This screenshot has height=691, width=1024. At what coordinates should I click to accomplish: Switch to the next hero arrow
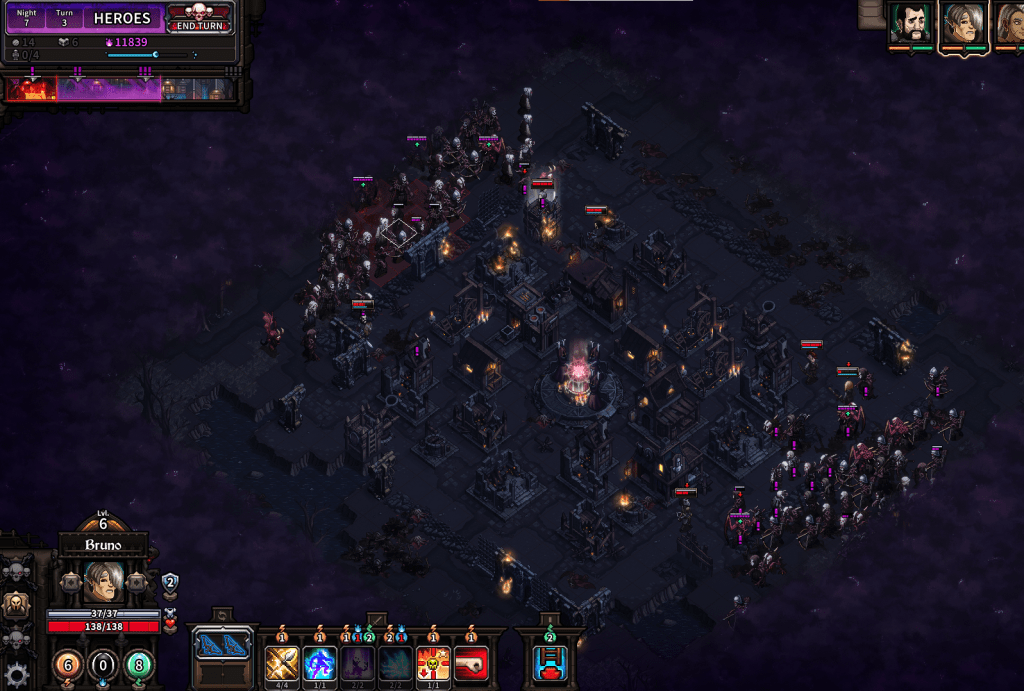pos(137,582)
